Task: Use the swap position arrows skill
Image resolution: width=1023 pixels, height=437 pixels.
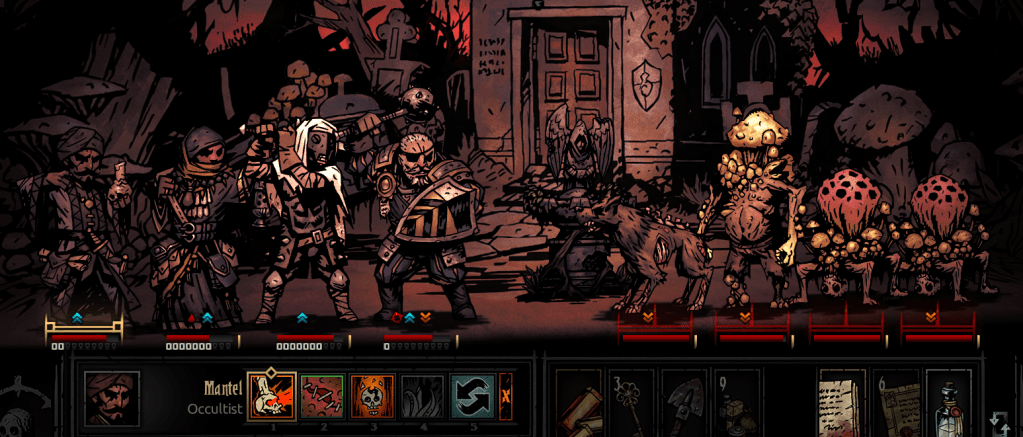Action: point(472,396)
